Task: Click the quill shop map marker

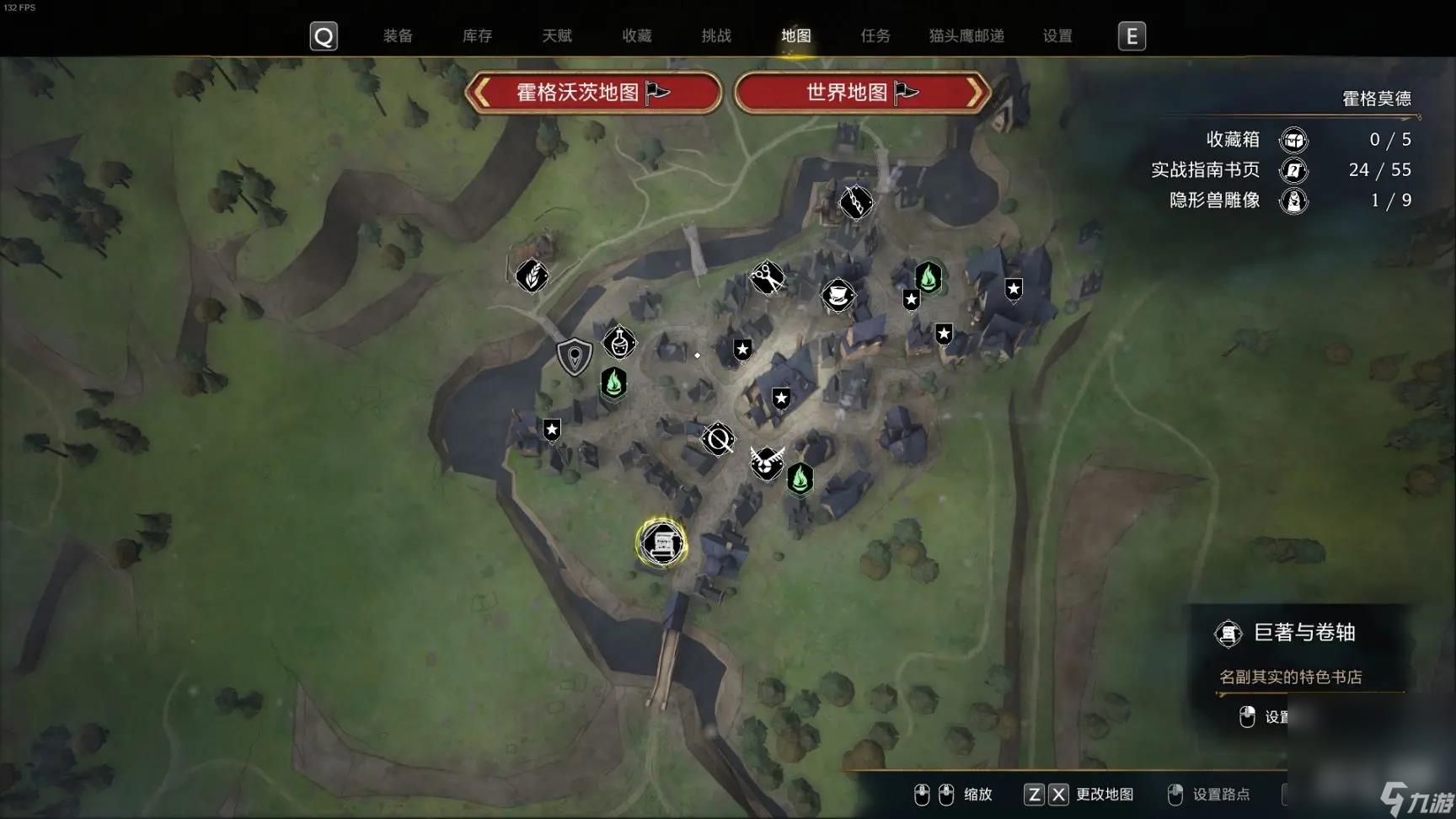Action: click(533, 276)
